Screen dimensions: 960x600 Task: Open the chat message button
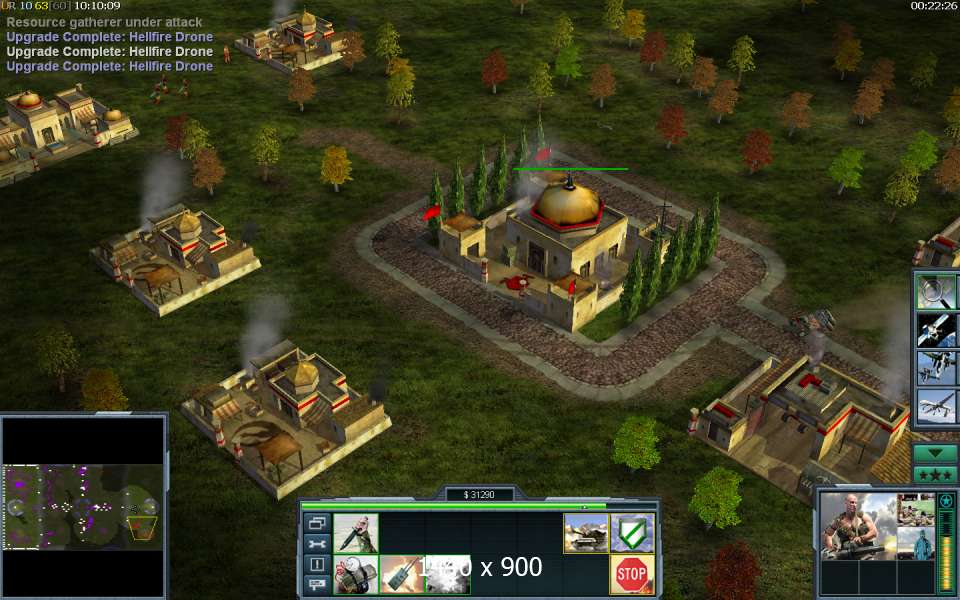(317, 584)
